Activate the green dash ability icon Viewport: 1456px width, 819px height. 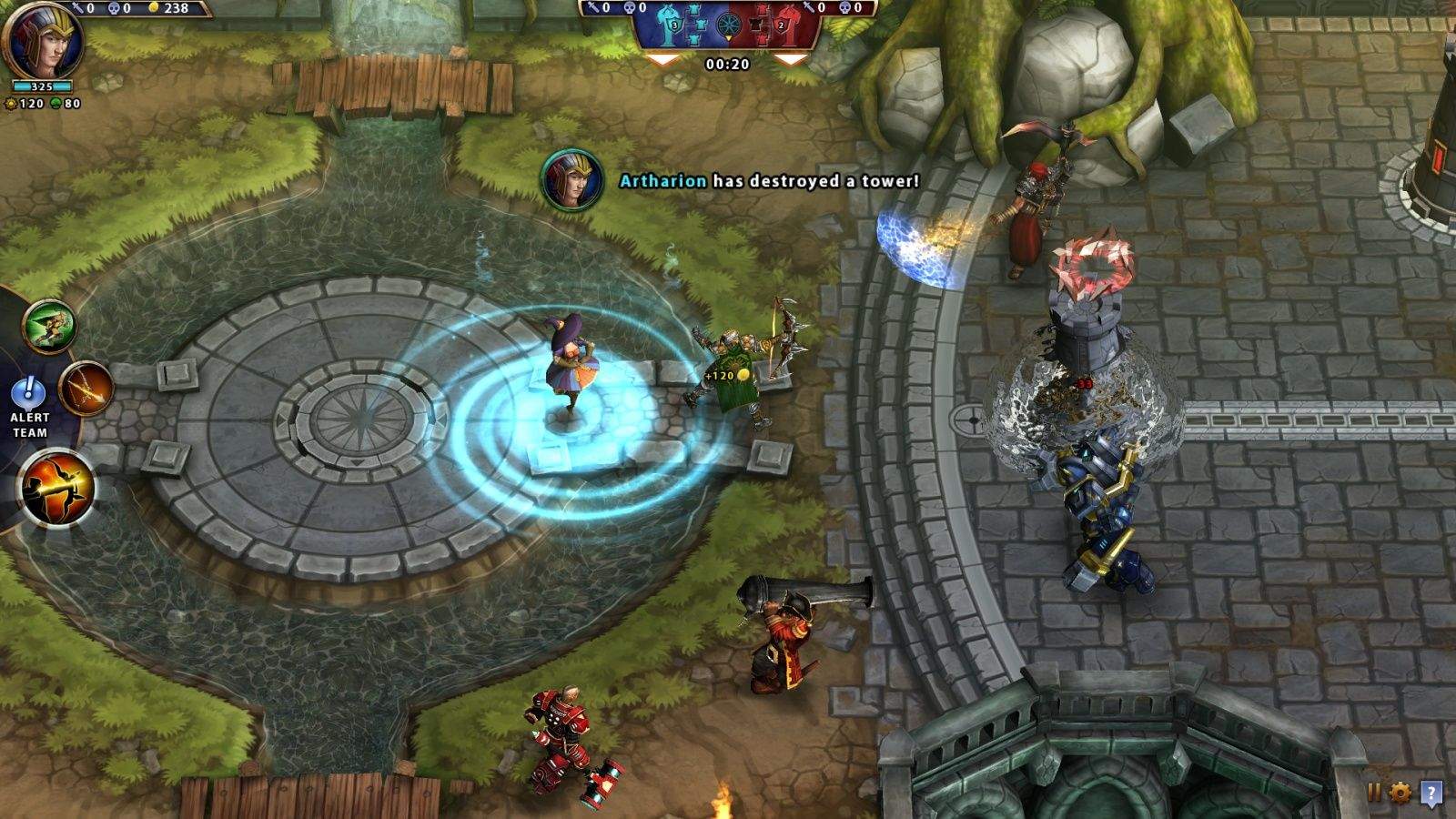point(49,325)
